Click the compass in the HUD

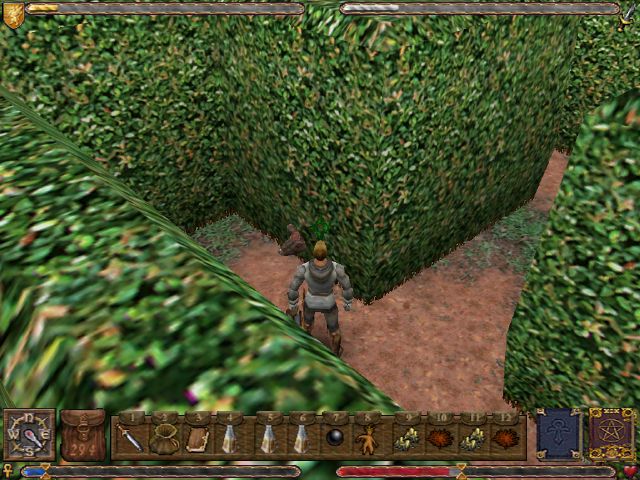tap(29, 435)
